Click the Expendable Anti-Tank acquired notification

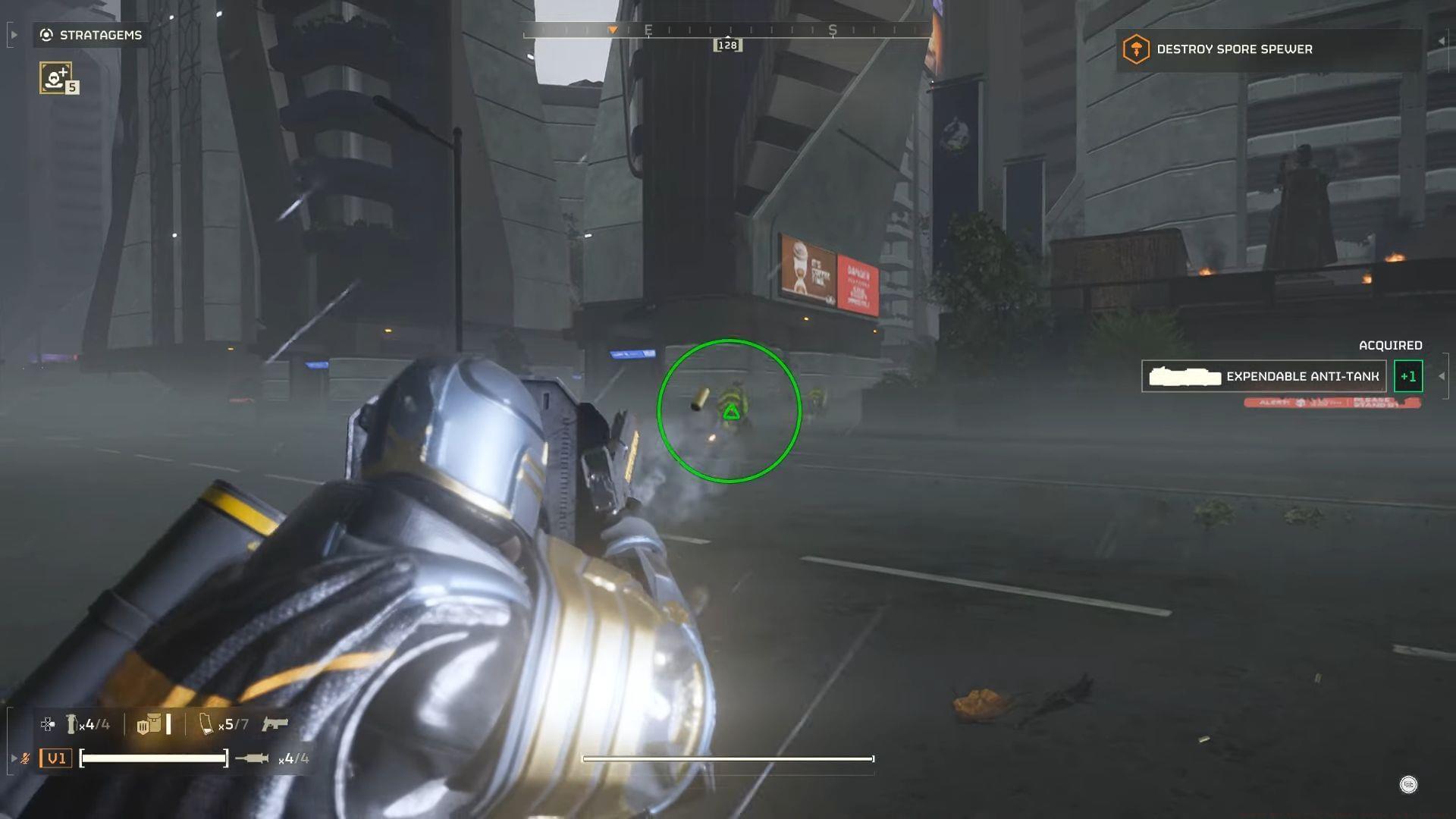[1264, 375]
